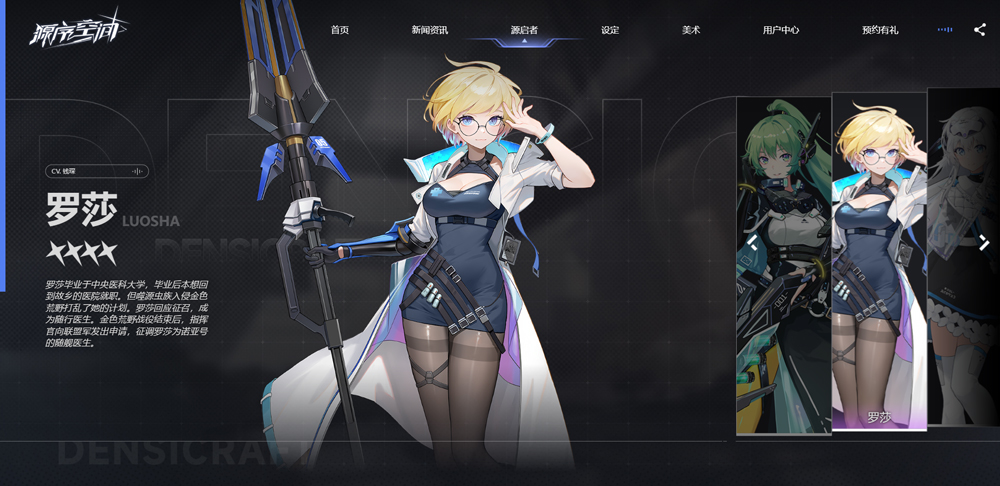Toggle the blue audio waveform icon in the top bar
This screenshot has width=1000, height=486.
point(944,30)
